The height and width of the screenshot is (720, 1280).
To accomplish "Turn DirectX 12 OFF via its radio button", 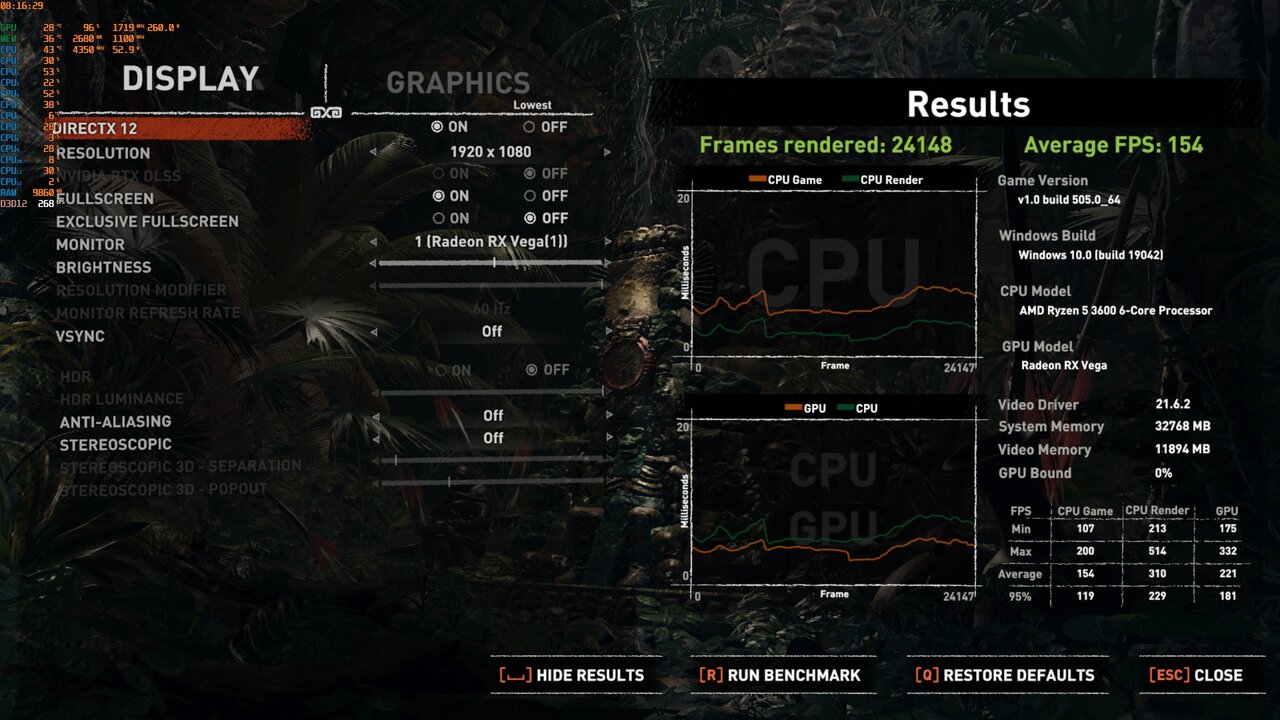I will [530, 127].
